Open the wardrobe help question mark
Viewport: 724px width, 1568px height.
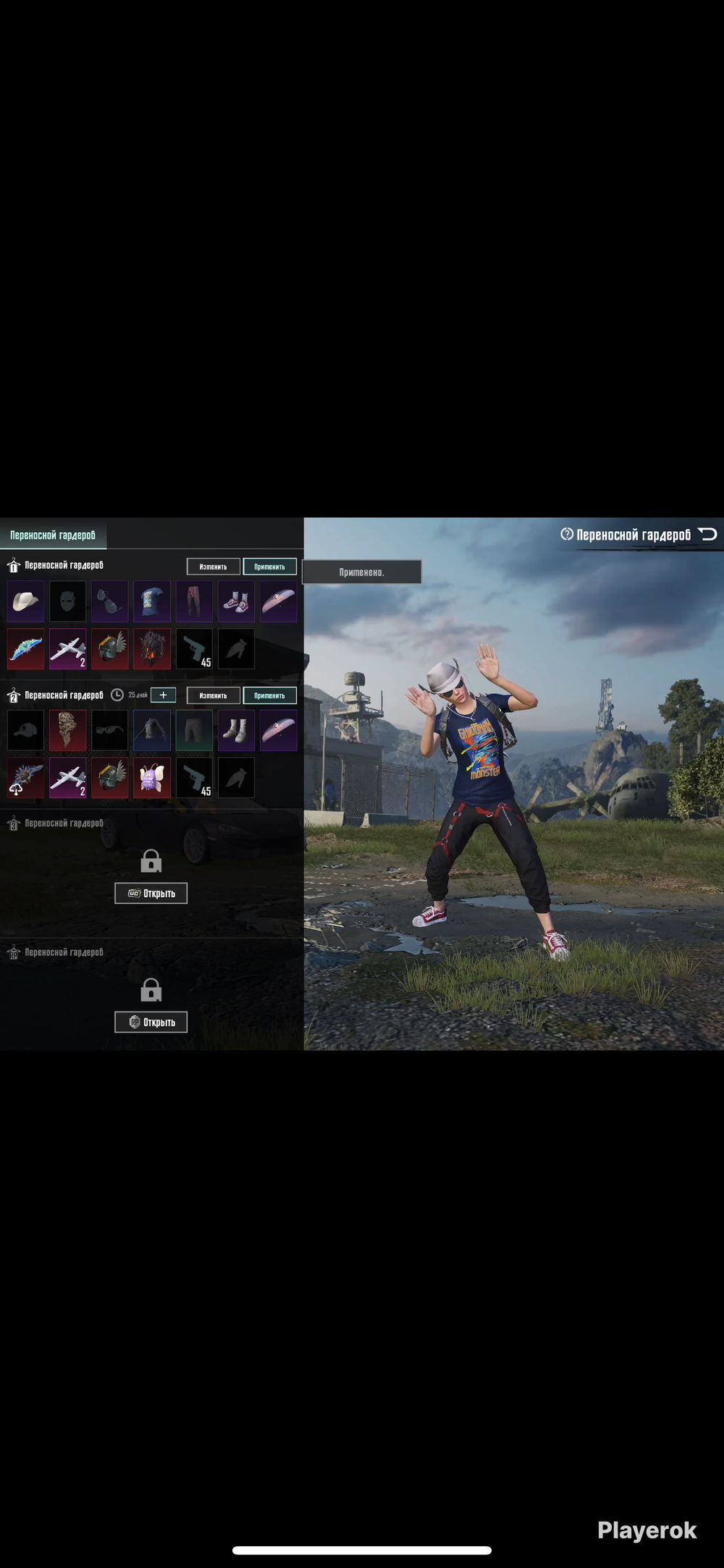(566, 535)
